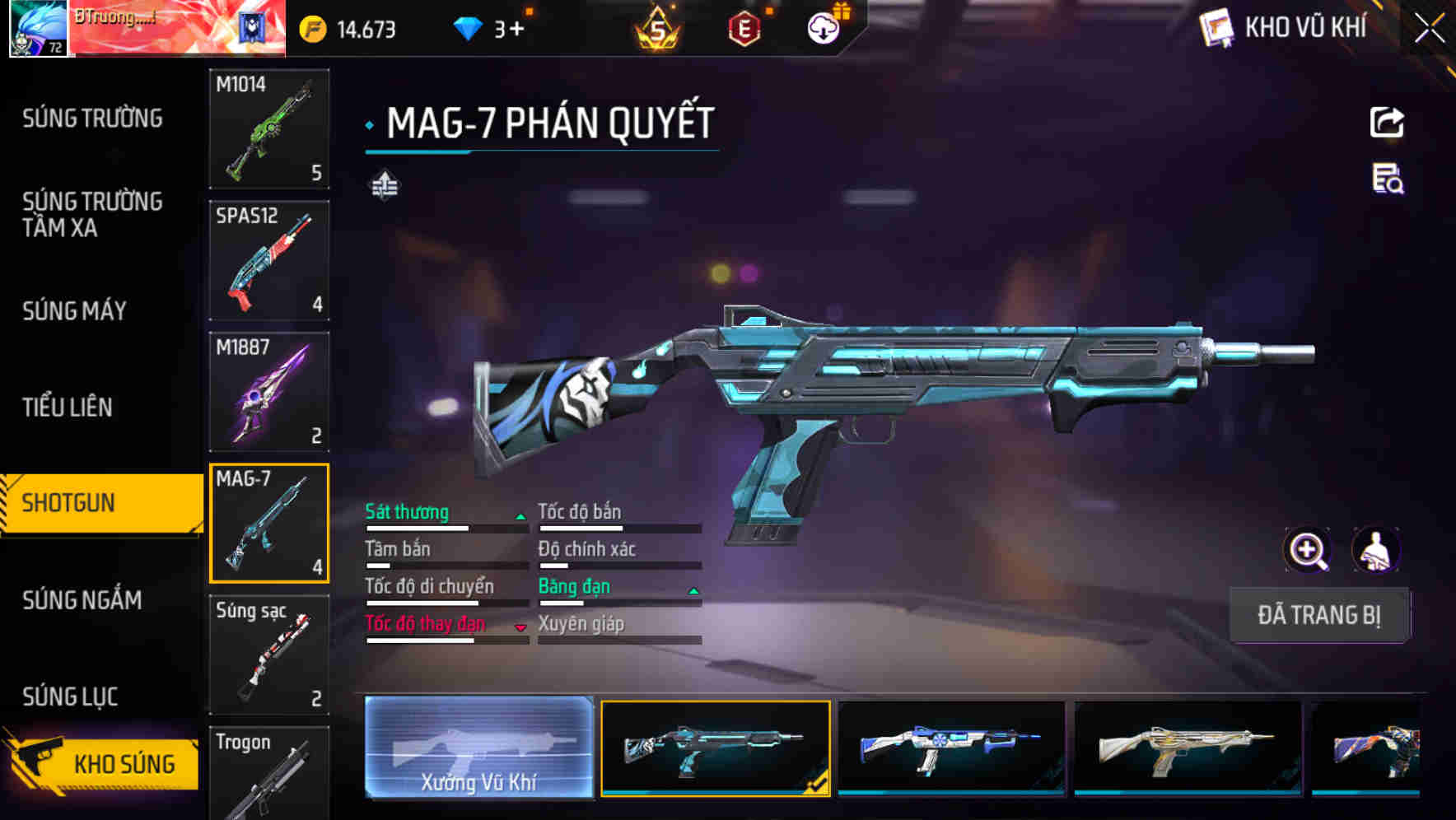Share the weapon skin
The height and width of the screenshot is (820, 1456).
(1387, 123)
